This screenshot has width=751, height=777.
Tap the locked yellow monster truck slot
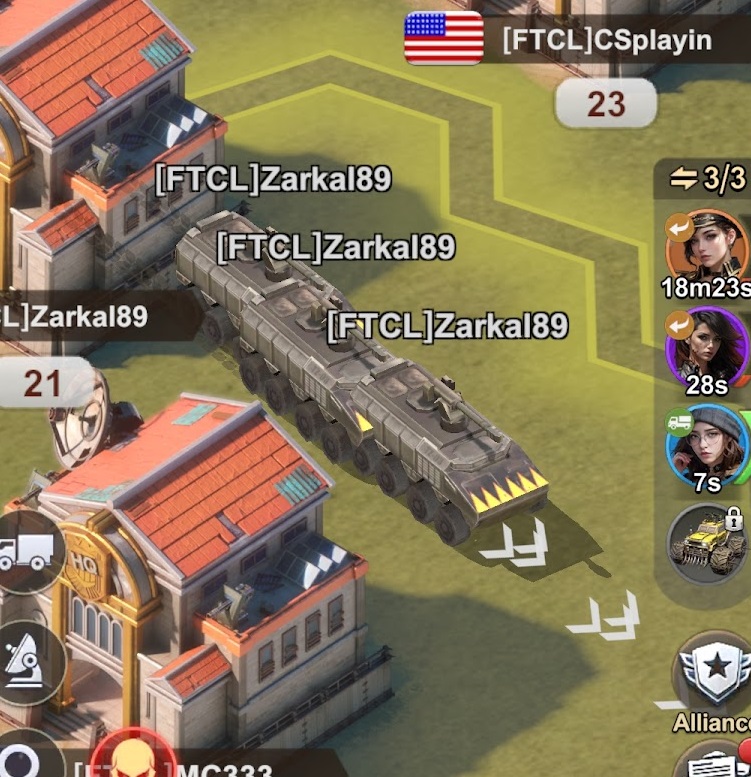pos(708,544)
